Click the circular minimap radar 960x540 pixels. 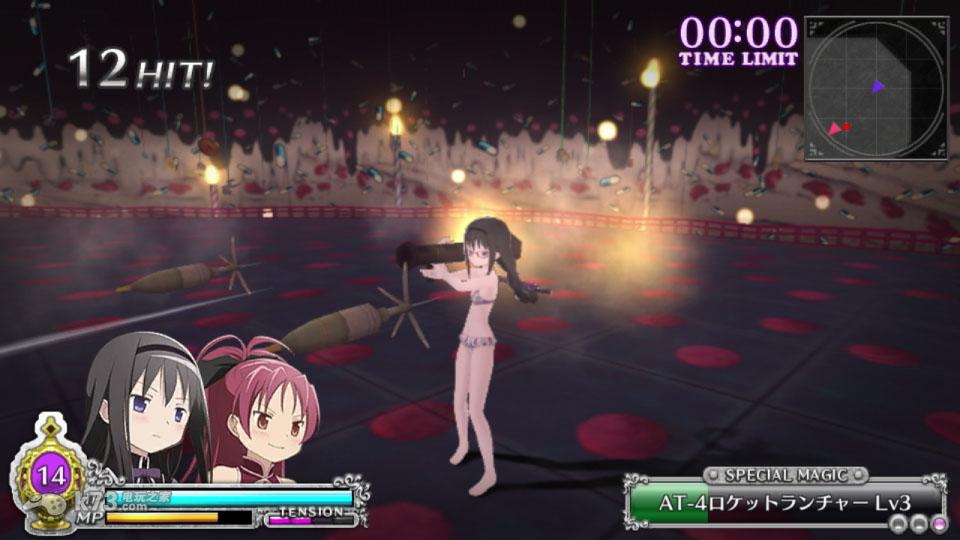pos(876,88)
